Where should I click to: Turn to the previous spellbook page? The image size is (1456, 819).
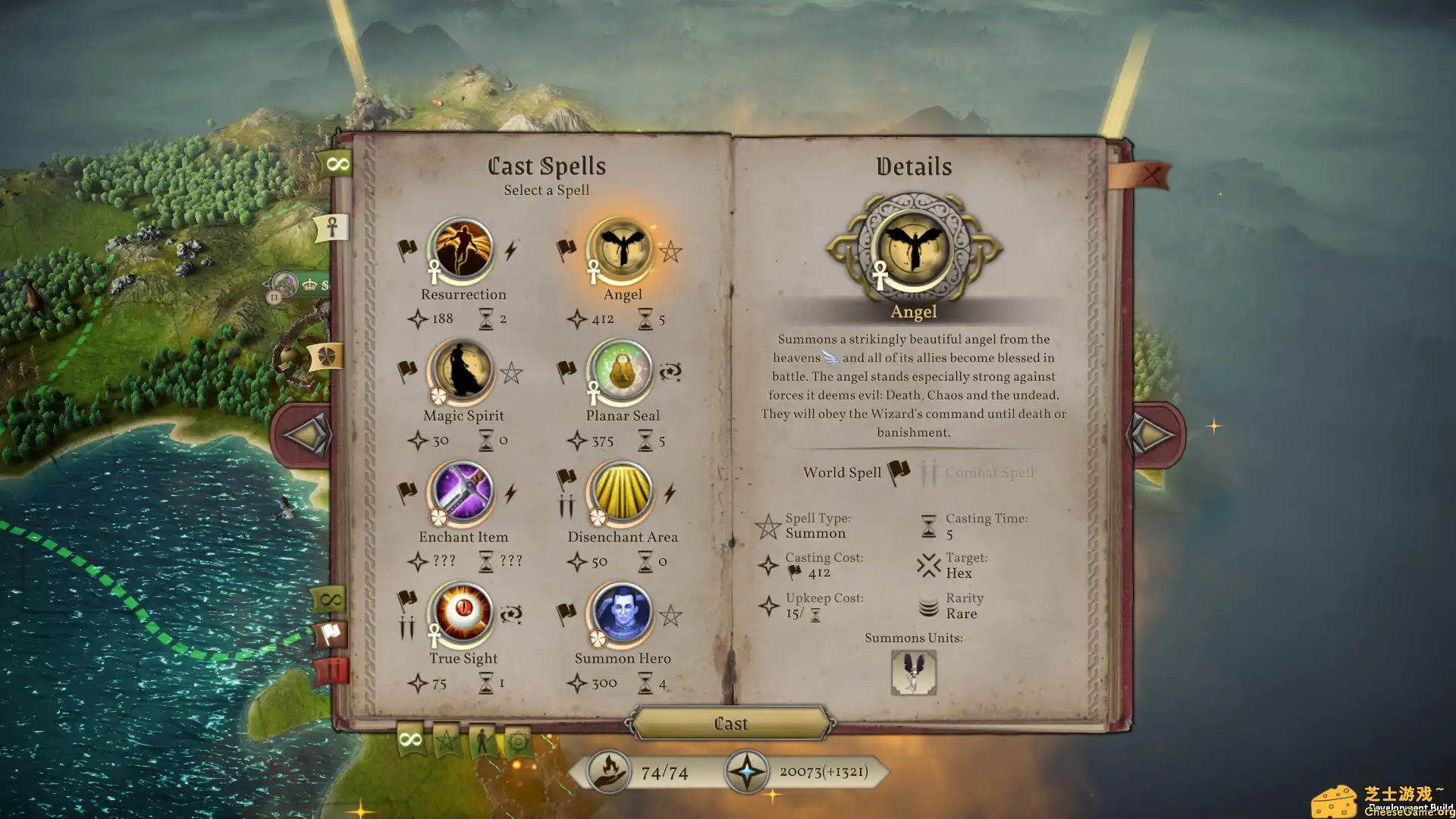pyautogui.click(x=306, y=435)
